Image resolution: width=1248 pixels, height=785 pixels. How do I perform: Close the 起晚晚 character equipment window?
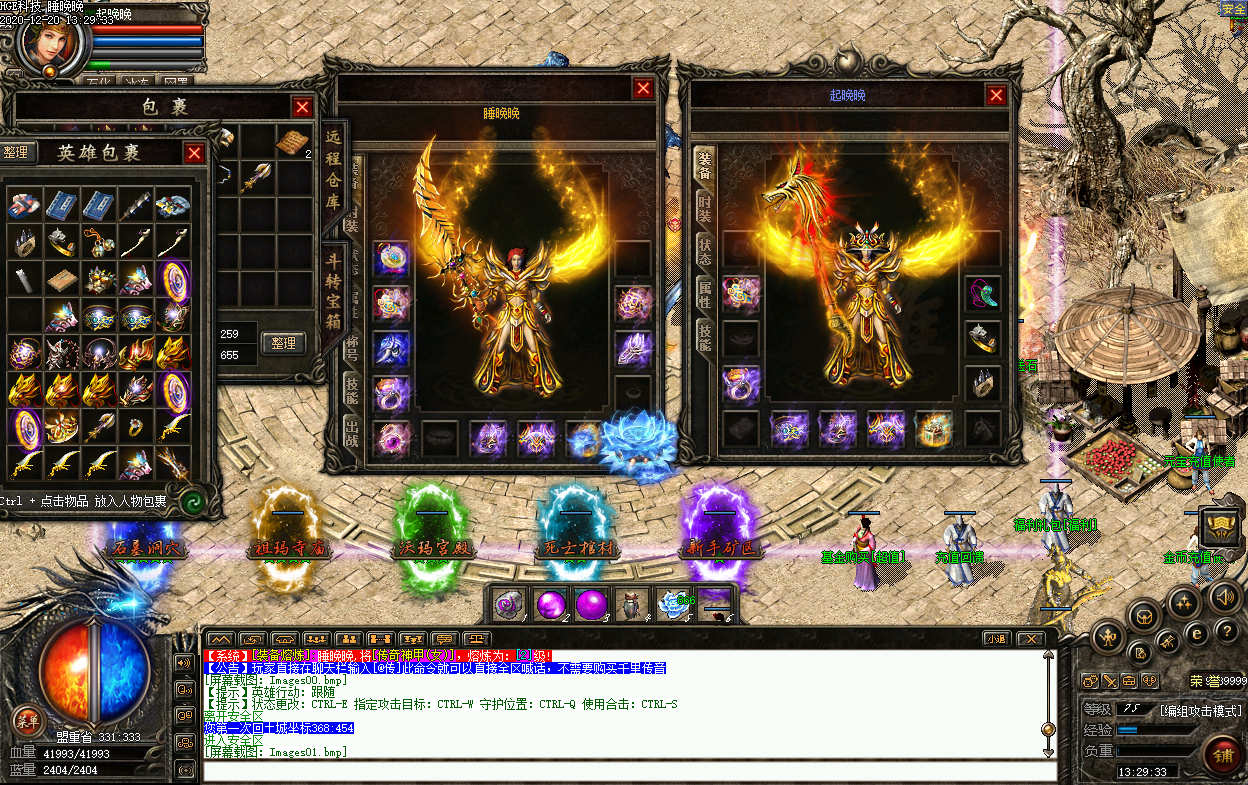996,95
